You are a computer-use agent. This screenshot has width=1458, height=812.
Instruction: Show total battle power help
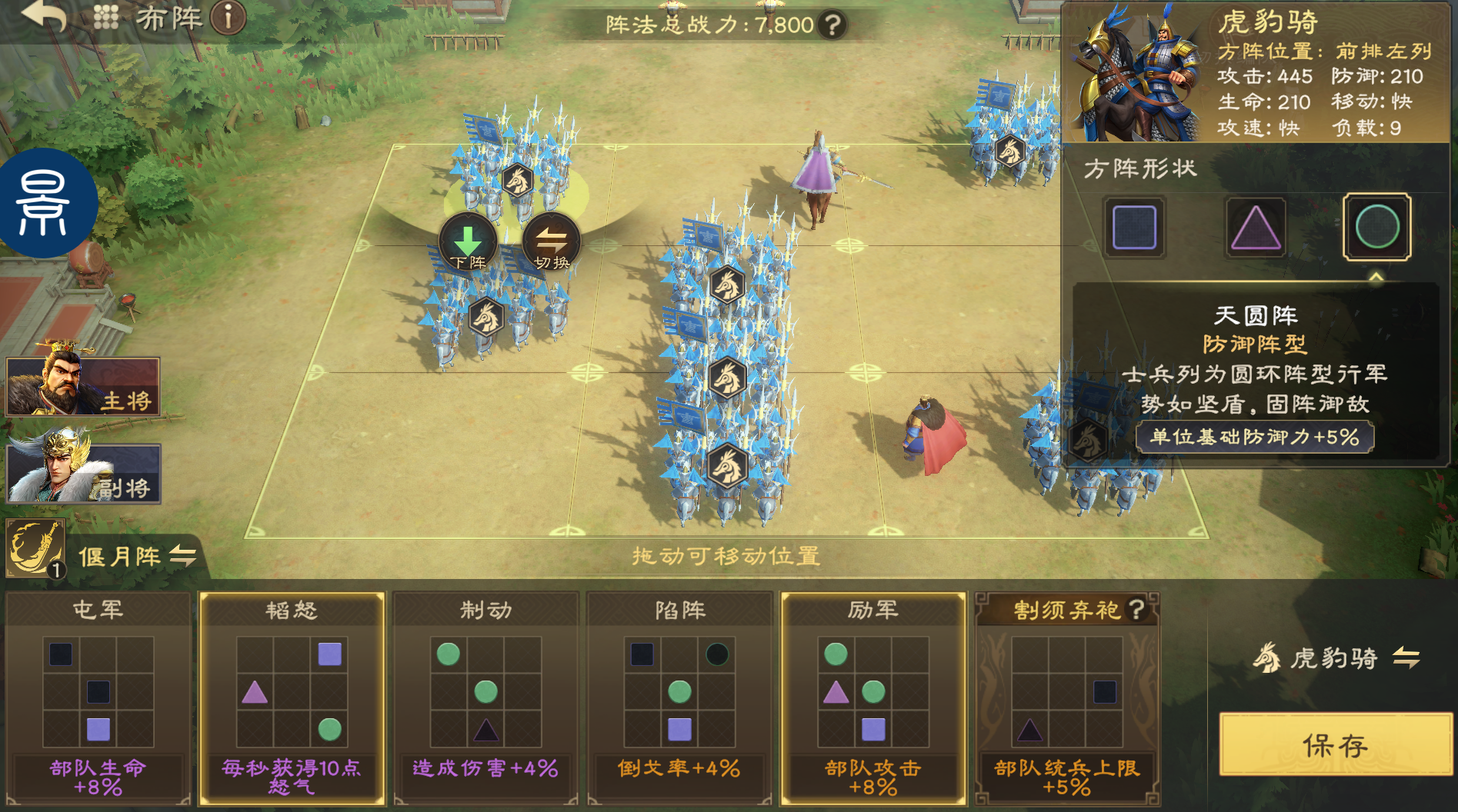coord(832,25)
